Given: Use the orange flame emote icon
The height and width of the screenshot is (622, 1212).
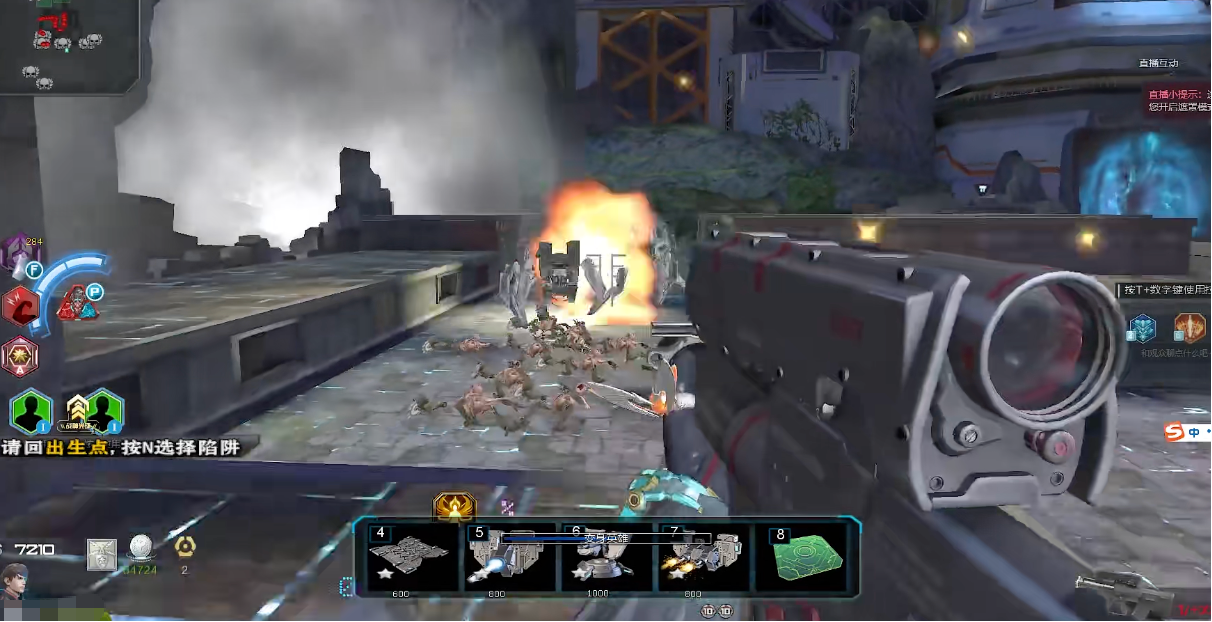Looking at the screenshot, I should tap(1188, 327).
